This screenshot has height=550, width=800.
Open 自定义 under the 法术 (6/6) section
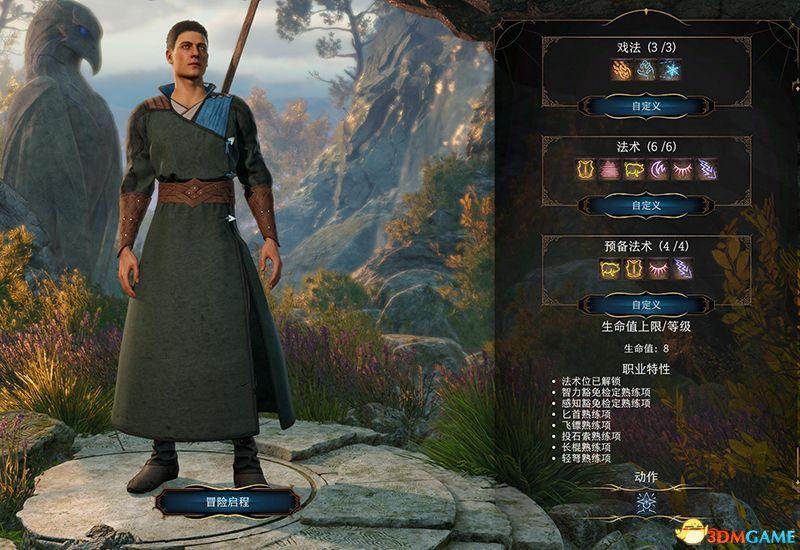647,205
